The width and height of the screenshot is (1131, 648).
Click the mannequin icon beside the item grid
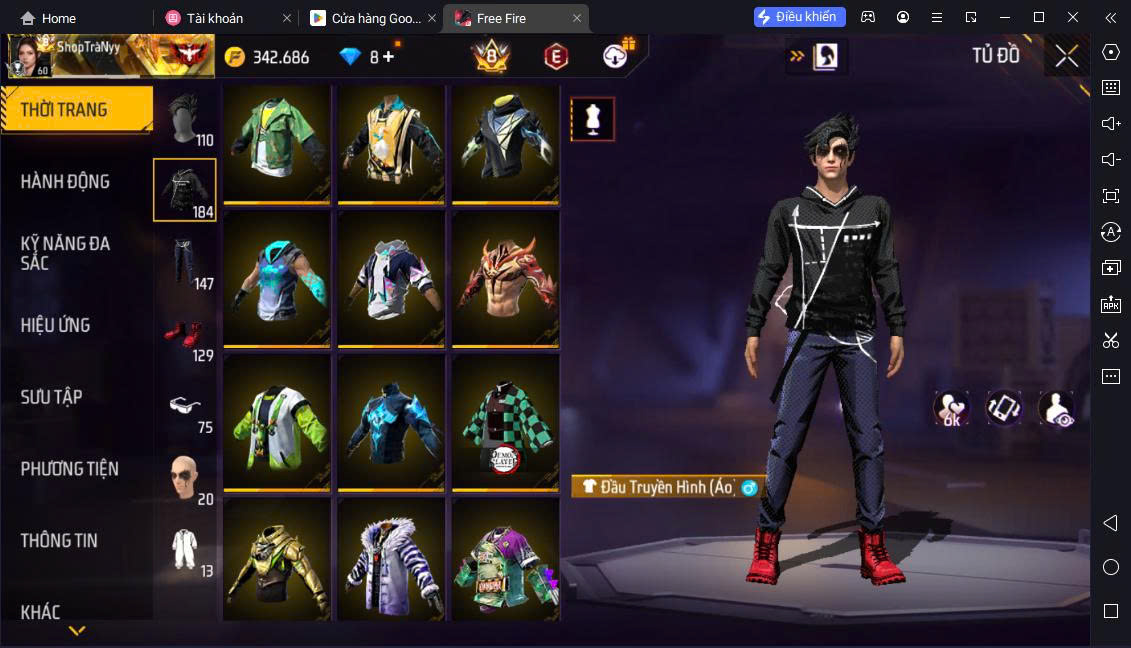[x=592, y=119]
